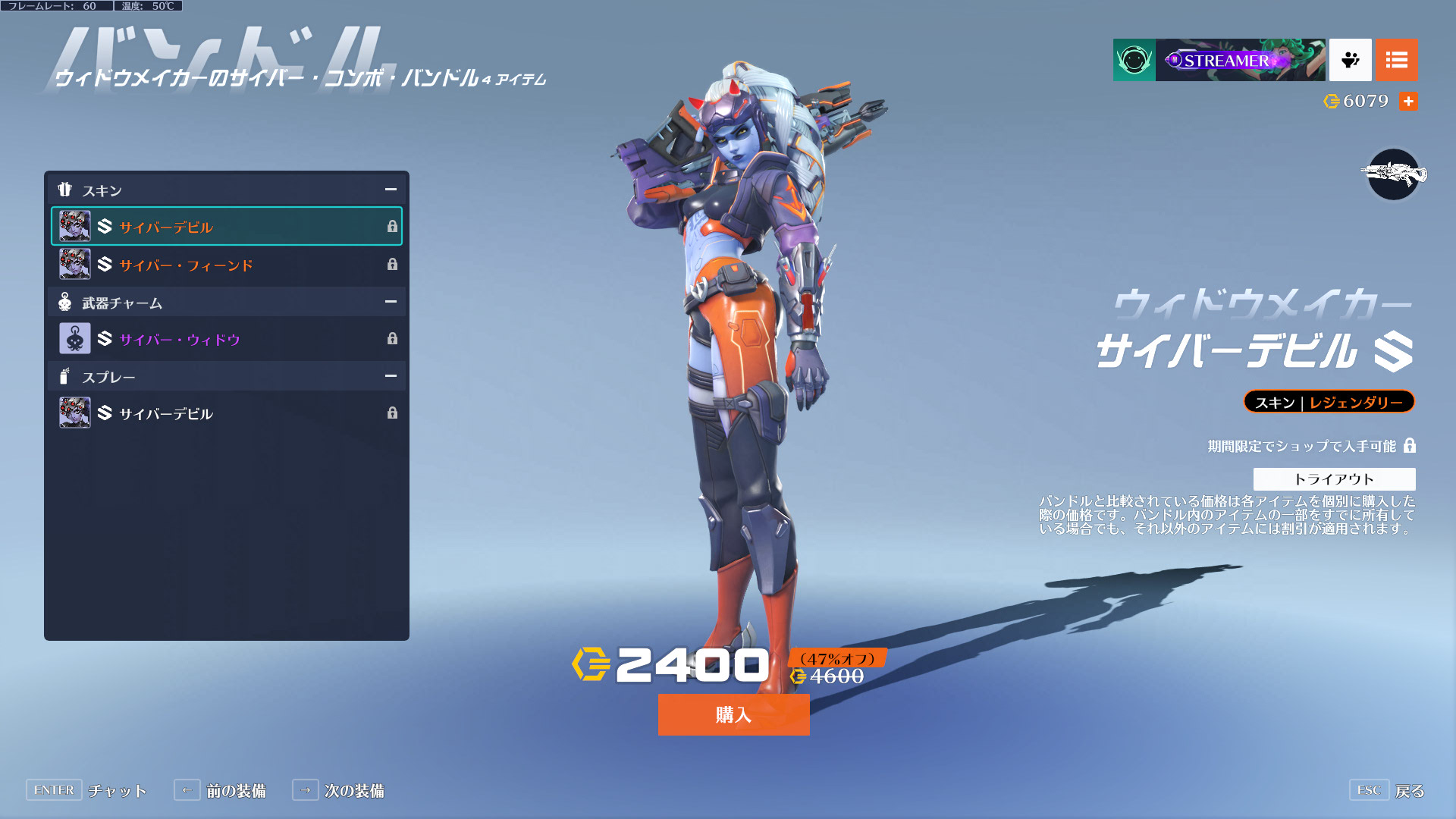1456x819 pixels.
Task: Open chat via the チャット label
Action: point(117,791)
